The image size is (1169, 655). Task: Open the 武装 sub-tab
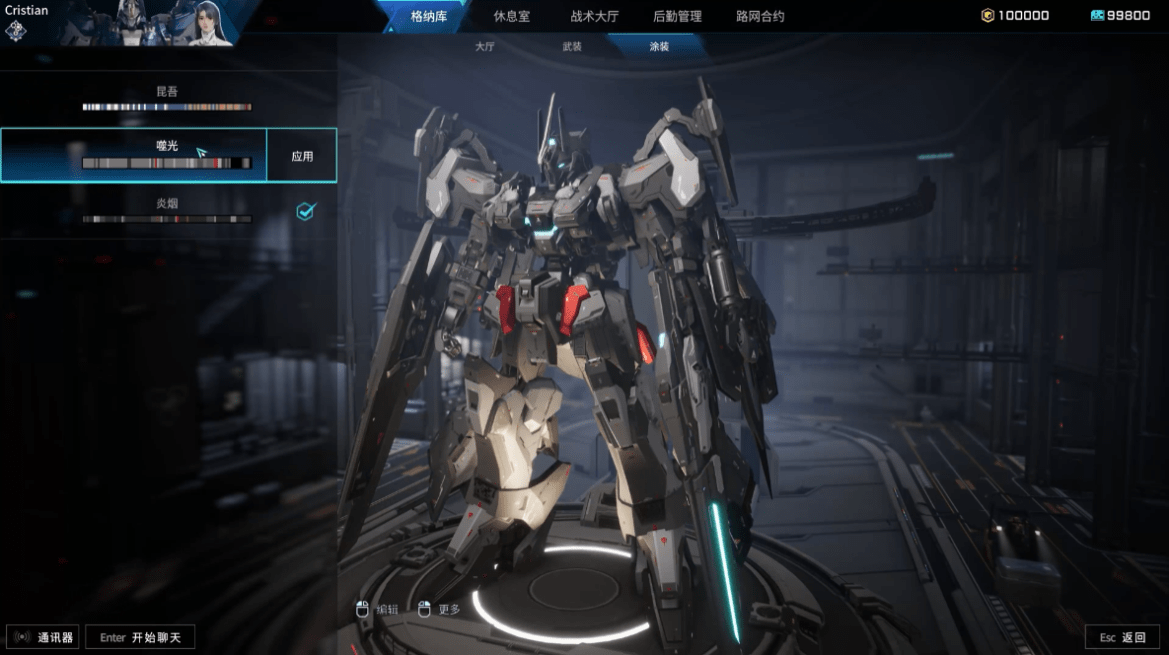point(572,47)
